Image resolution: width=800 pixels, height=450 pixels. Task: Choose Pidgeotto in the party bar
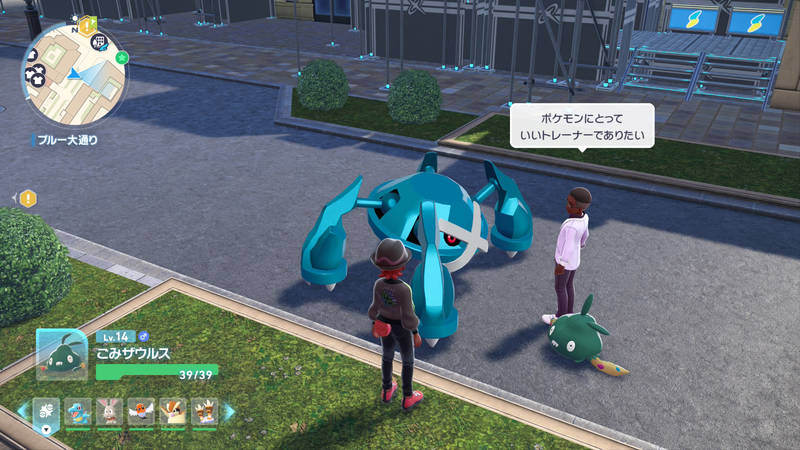coord(173,411)
